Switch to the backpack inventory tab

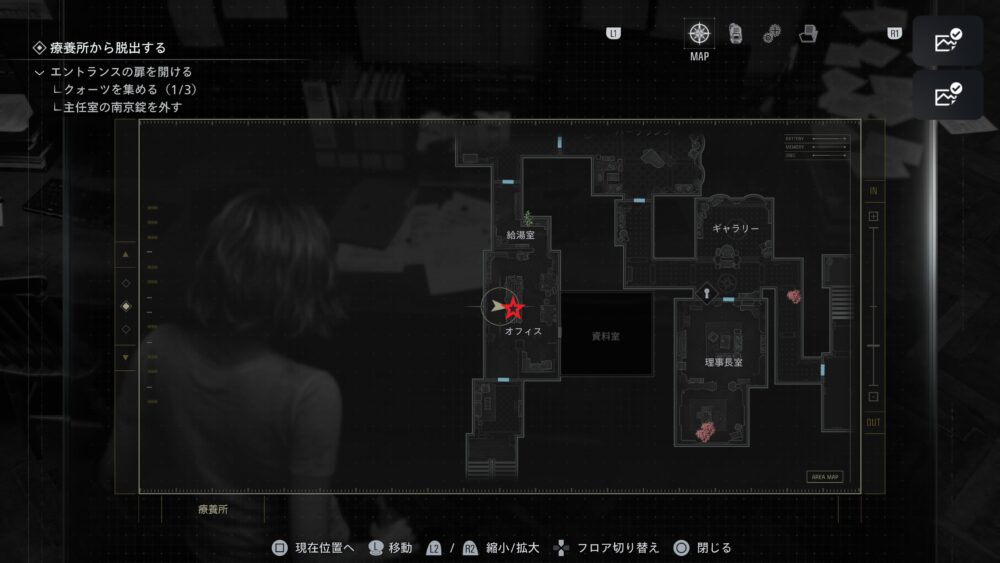tap(736, 34)
